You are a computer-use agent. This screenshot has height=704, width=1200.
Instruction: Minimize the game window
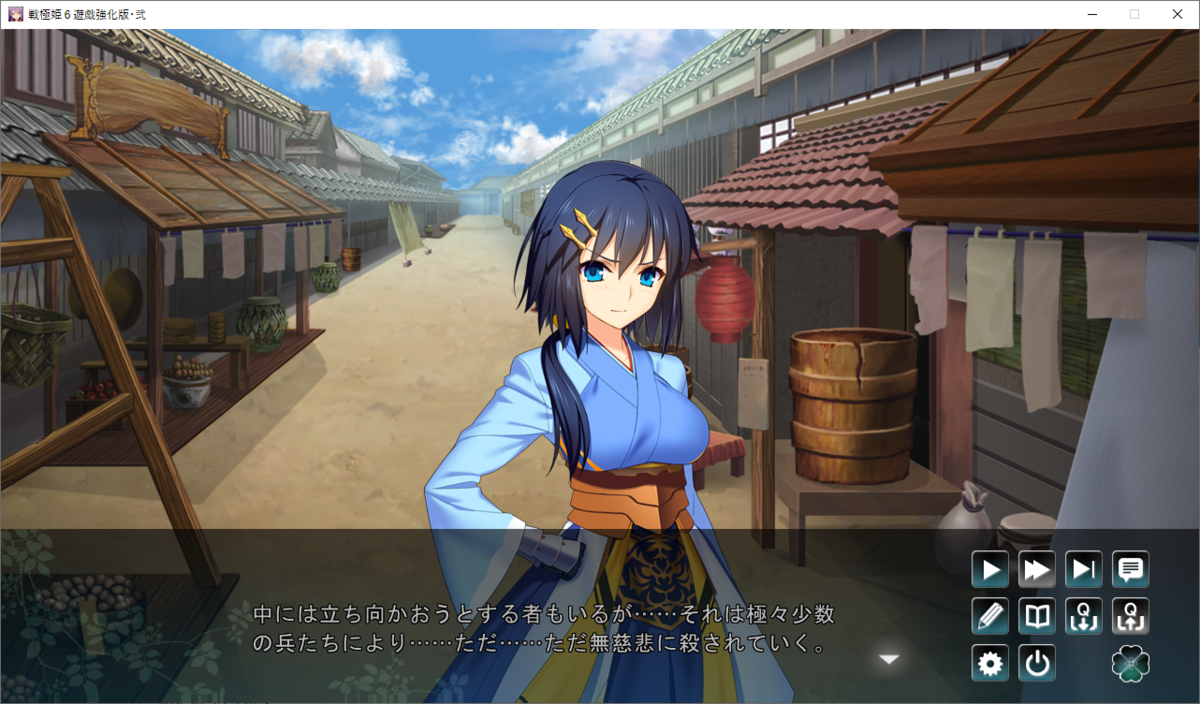[1090, 14]
